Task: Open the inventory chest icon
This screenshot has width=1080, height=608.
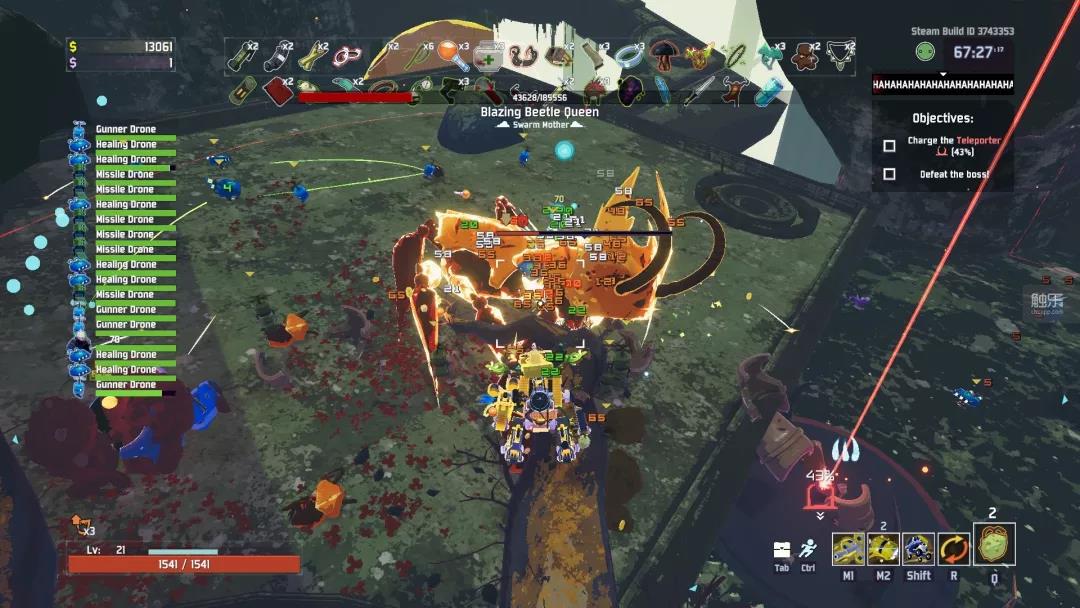Action: (782, 550)
